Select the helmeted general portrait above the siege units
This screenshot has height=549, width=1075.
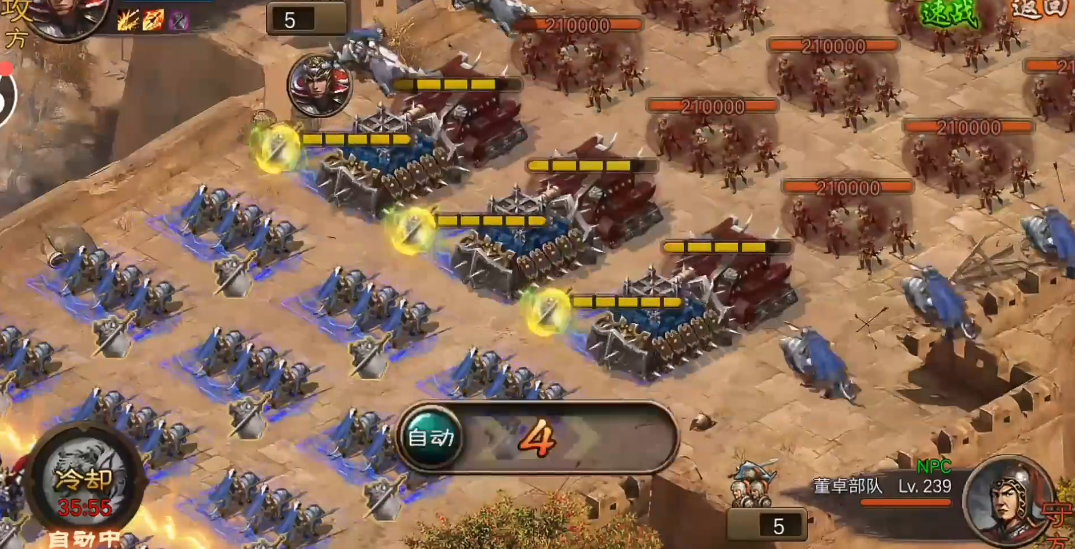319,84
